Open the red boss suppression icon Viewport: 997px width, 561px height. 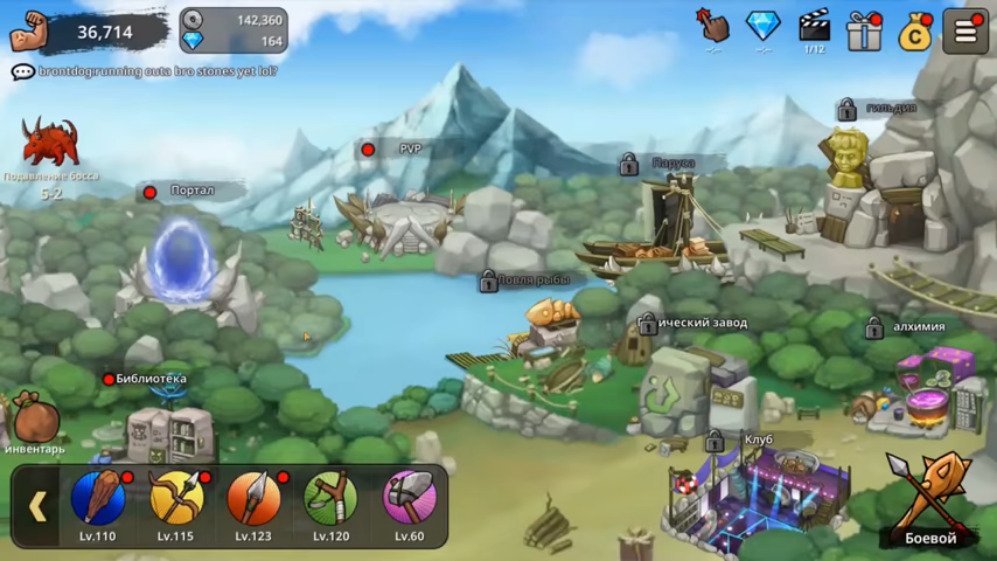[x=50, y=143]
